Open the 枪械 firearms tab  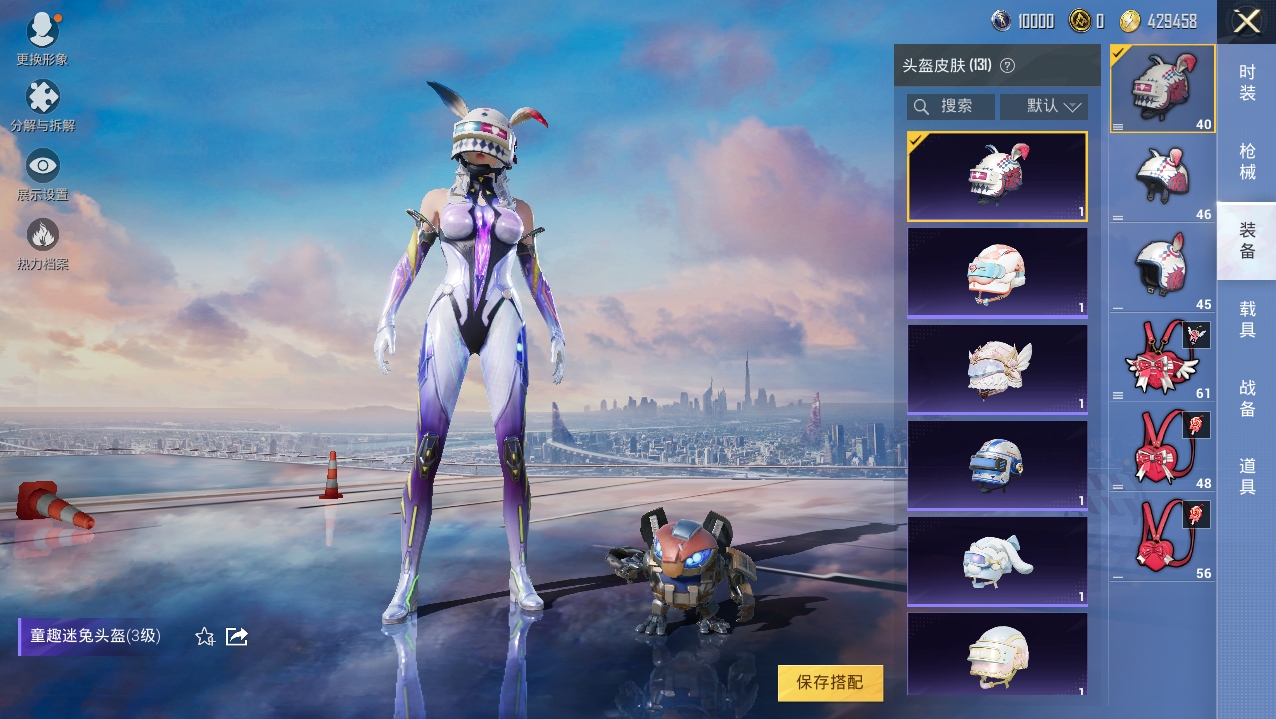pyautogui.click(x=1247, y=161)
